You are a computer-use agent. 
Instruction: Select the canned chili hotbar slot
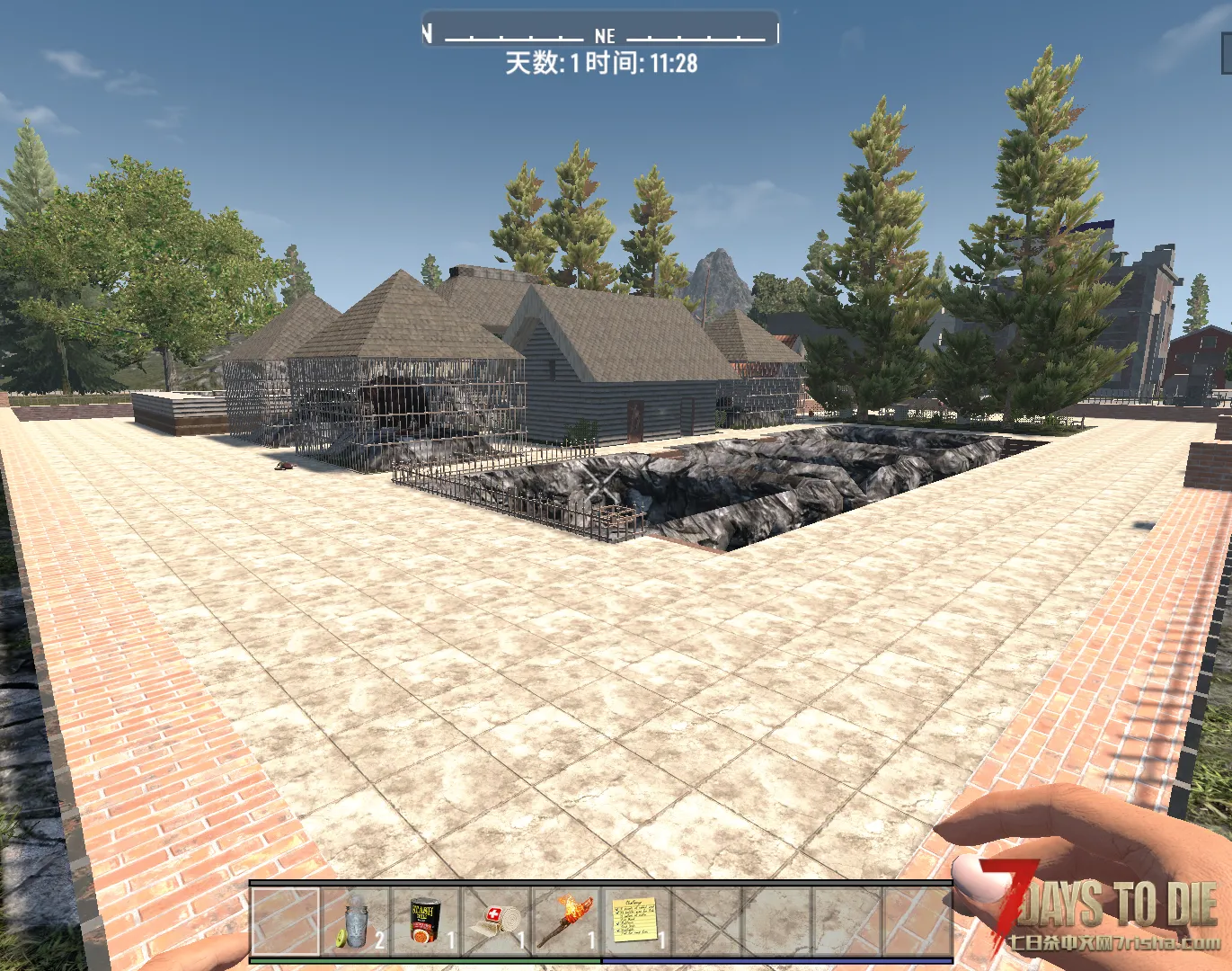(426, 921)
